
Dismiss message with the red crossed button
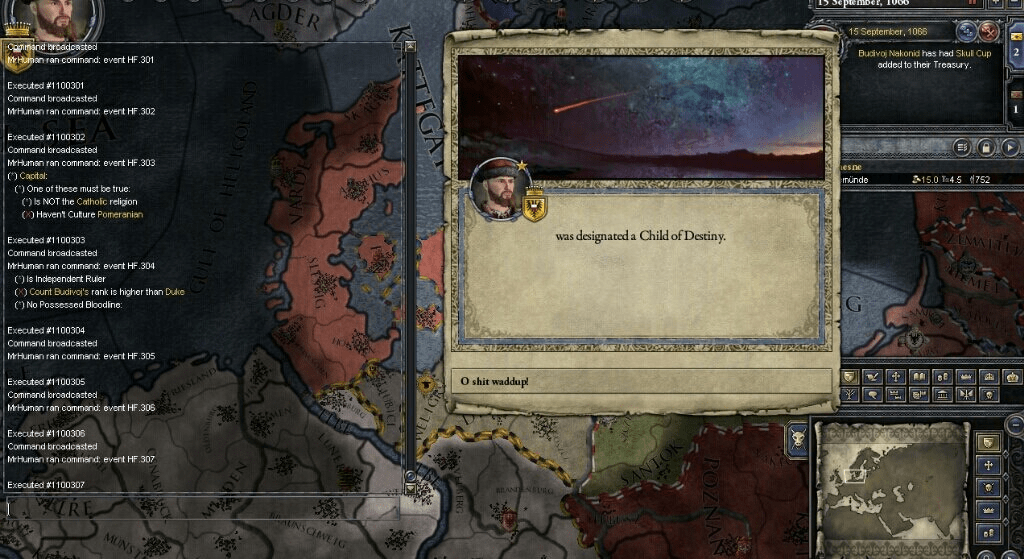990,30
